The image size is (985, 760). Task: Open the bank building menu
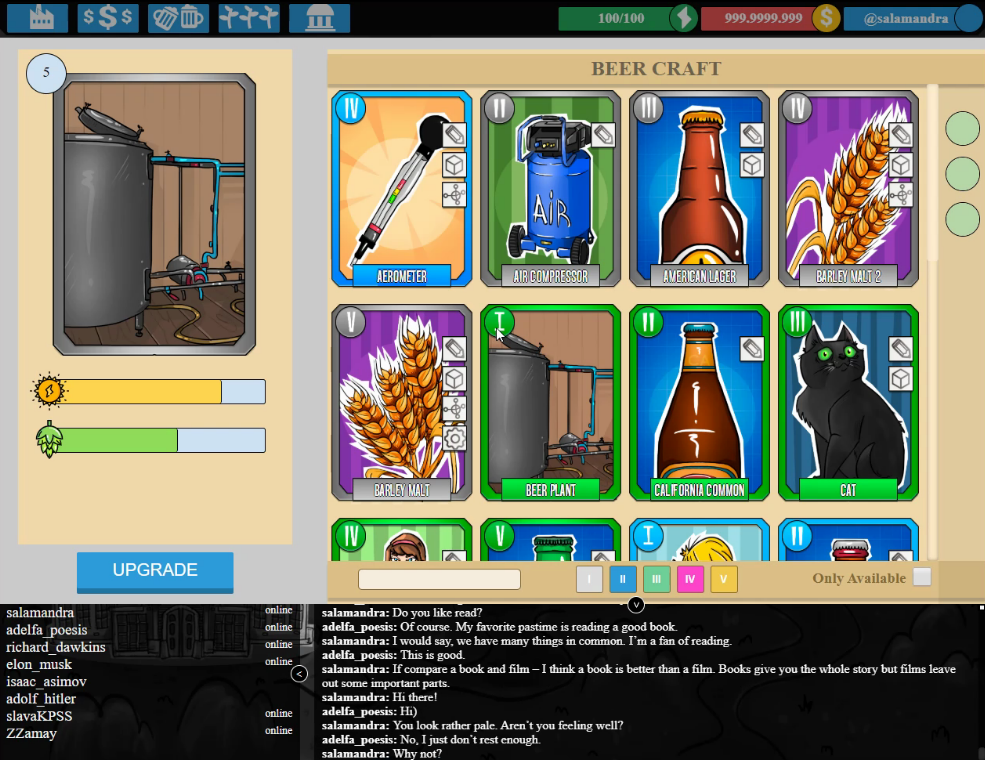319,18
